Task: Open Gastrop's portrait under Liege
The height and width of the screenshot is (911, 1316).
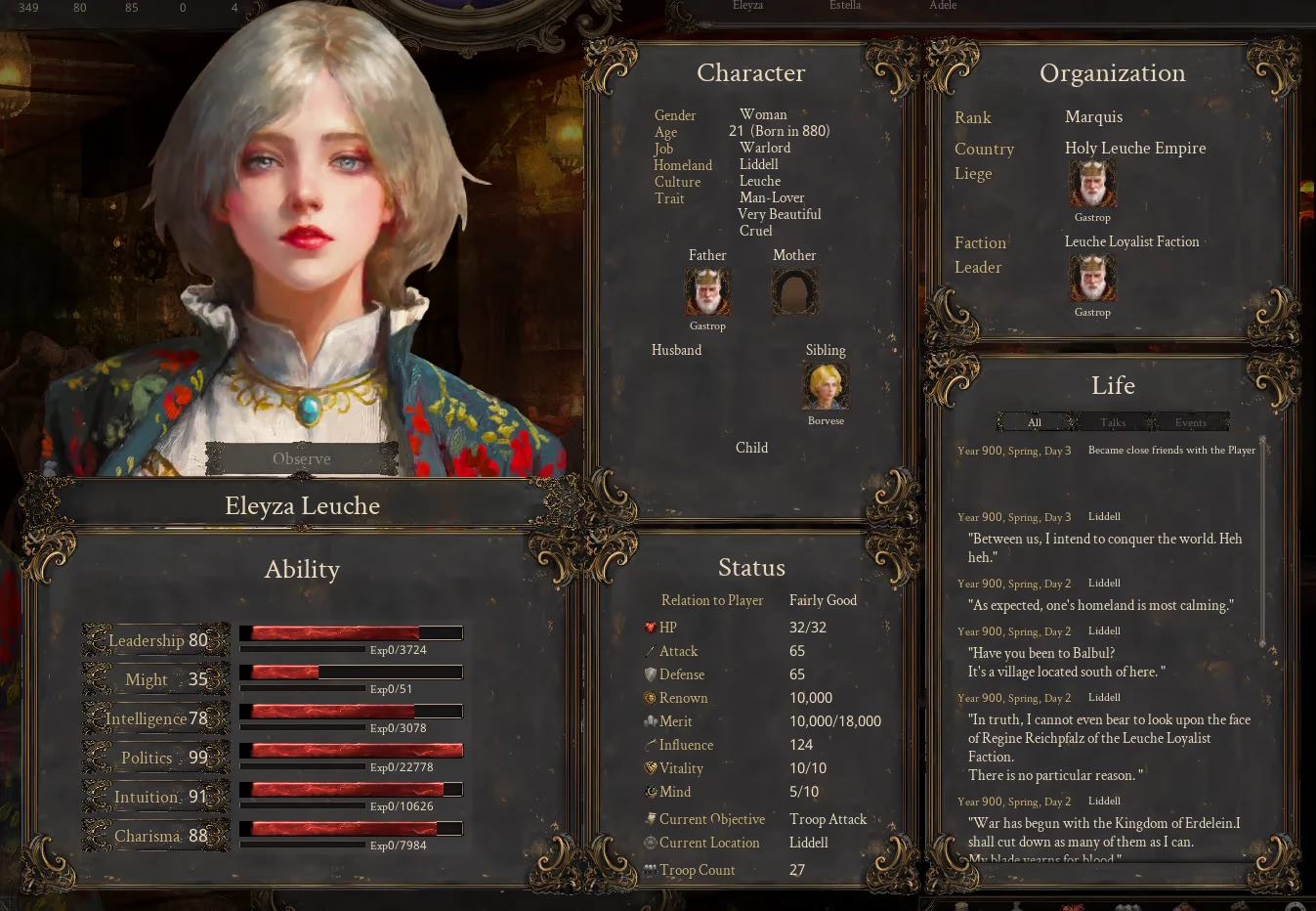Action: 1092,182
